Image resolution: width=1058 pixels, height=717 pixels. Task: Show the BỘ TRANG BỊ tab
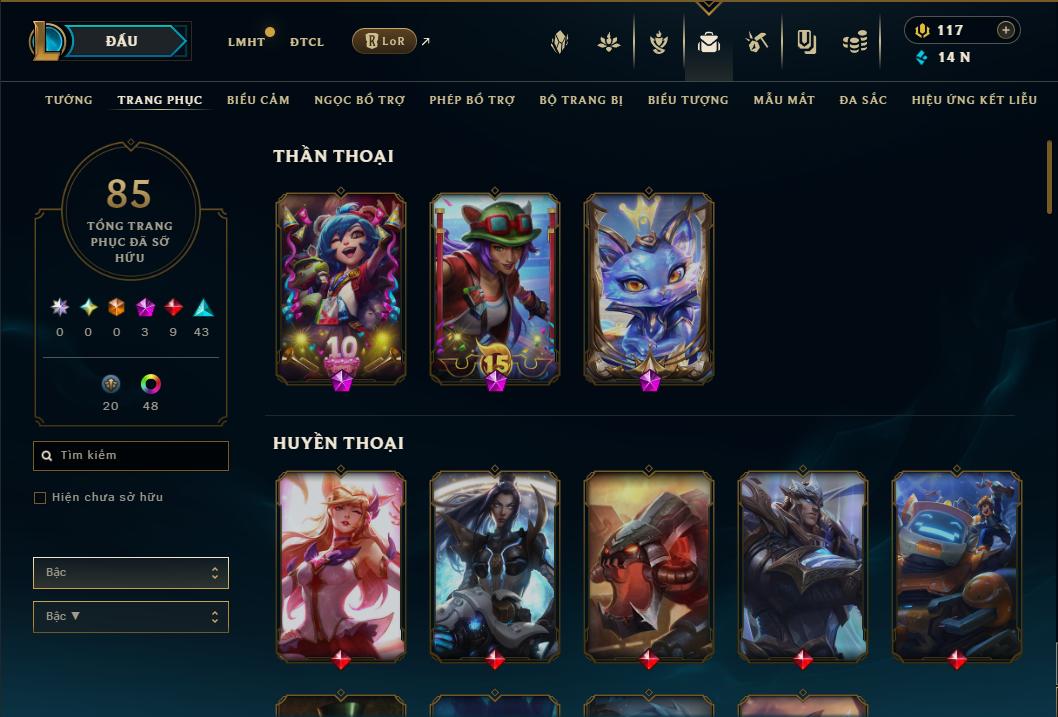click(x=581, y=100)
